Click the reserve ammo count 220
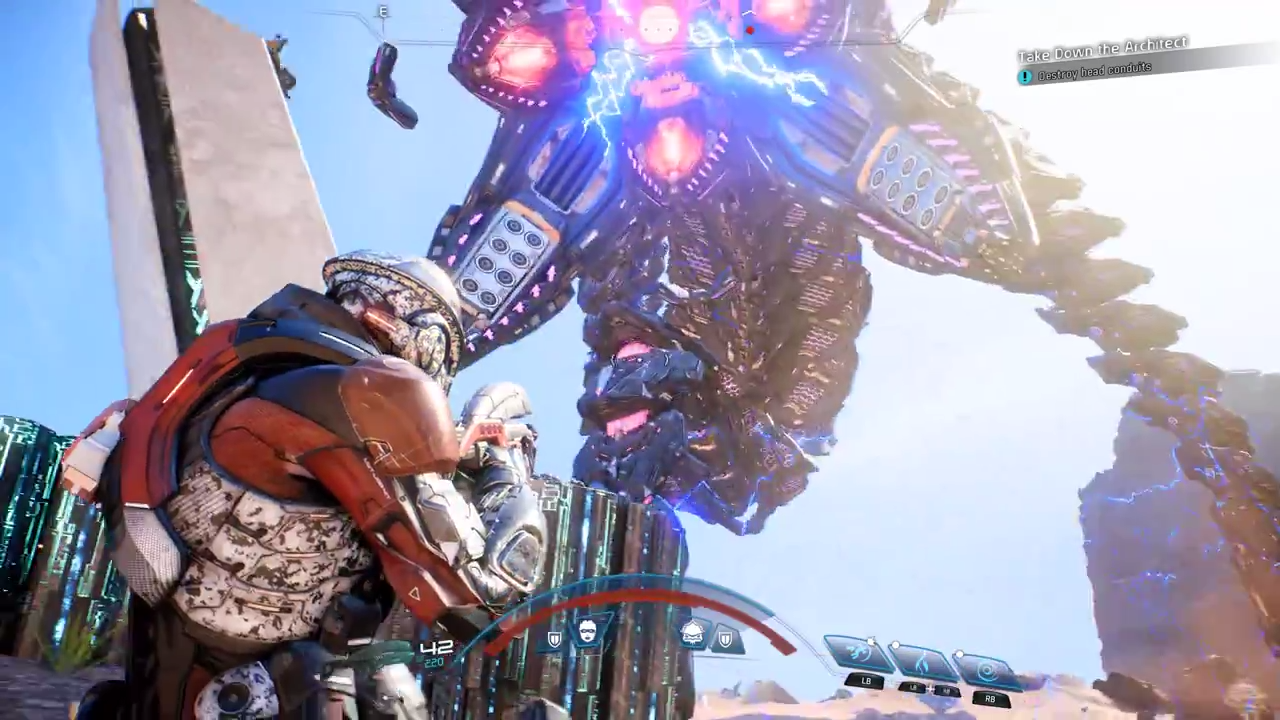 pos(434,661)
